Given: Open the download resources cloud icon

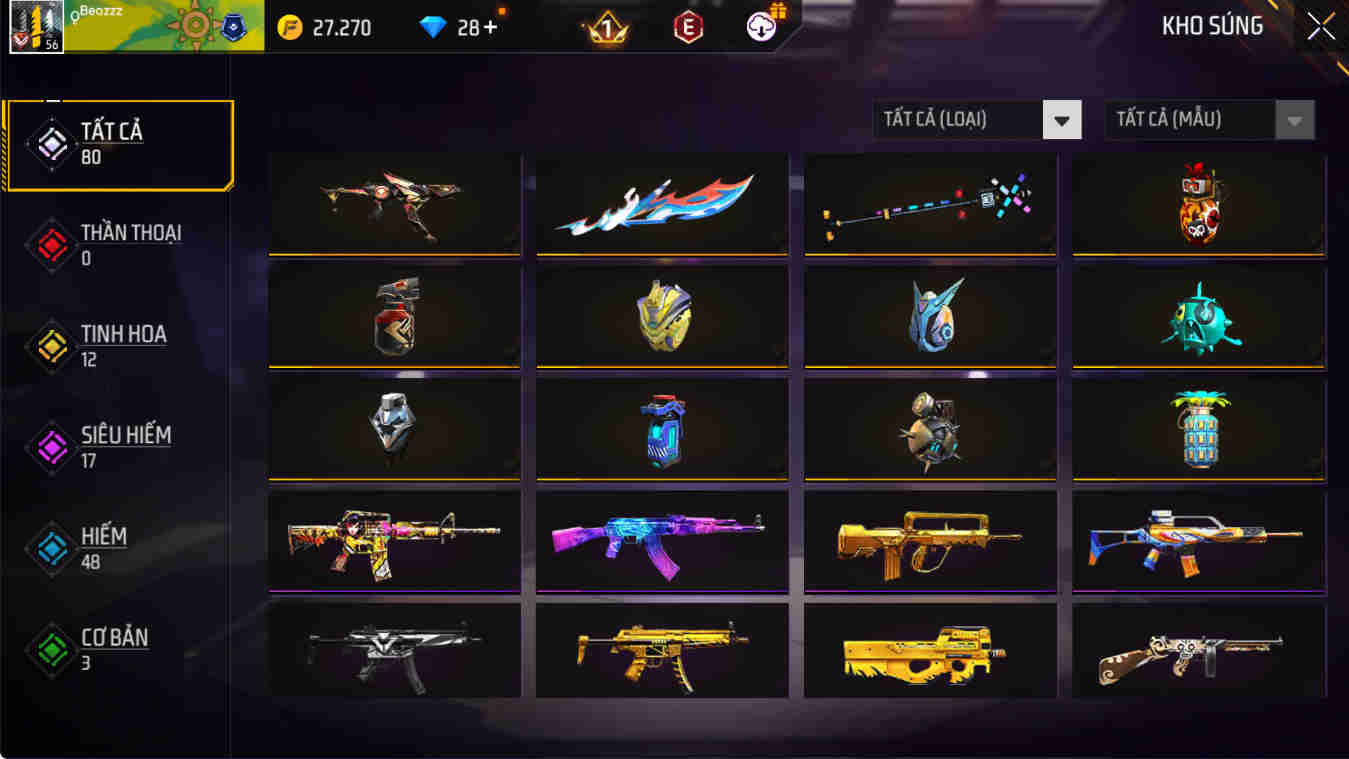Looking at the screenshot, I should click(758, 27).
